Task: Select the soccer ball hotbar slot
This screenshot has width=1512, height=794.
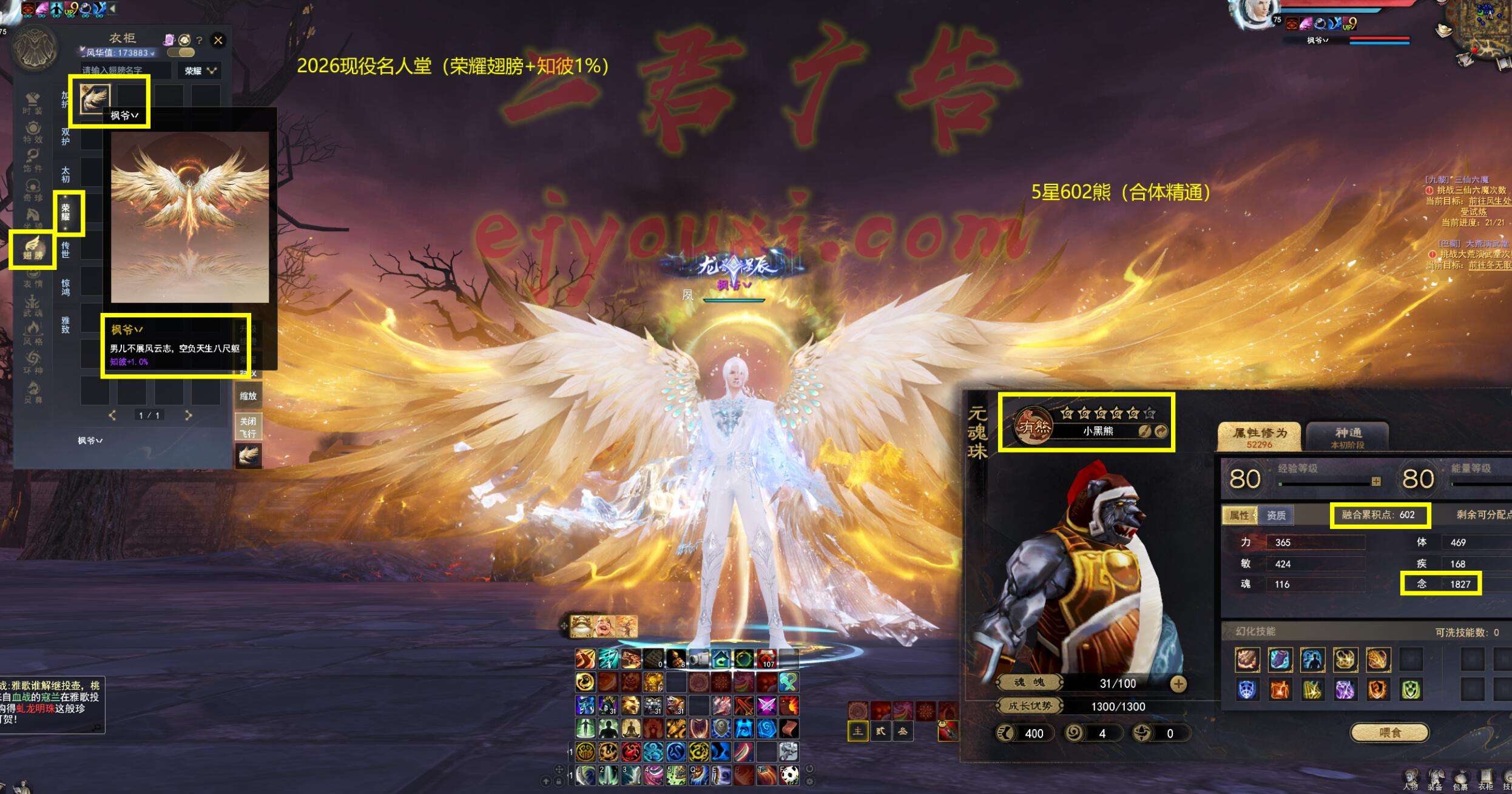Action: pyautogui.click(x=789, y=775)
